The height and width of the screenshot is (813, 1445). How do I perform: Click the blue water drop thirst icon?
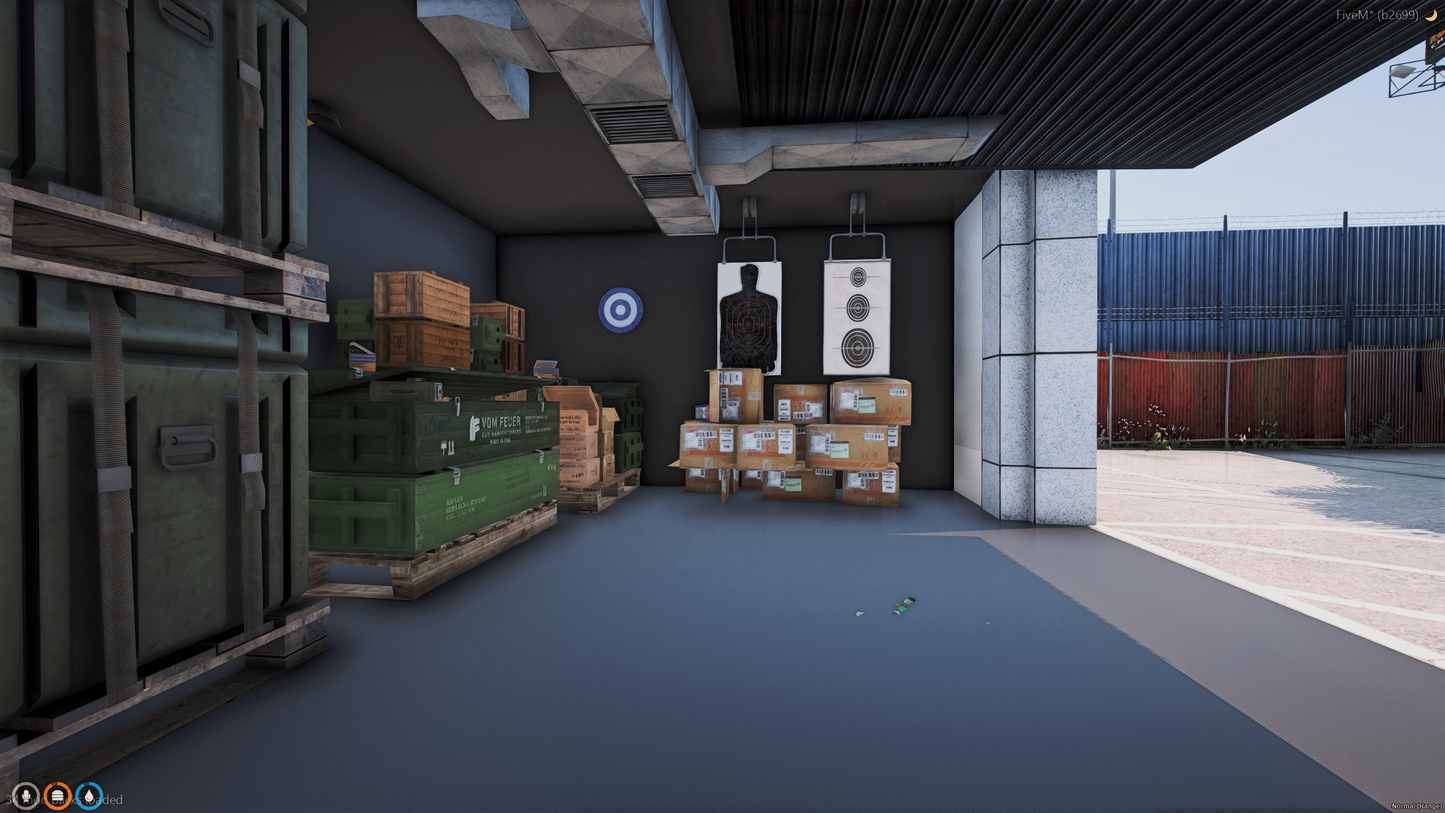89,796
